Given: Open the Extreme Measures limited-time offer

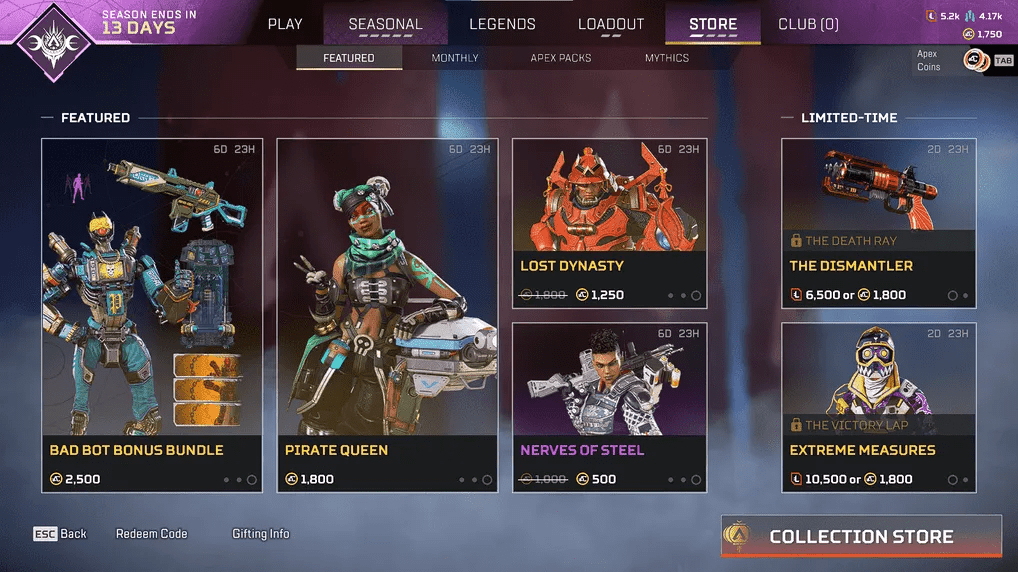Looking at the screenshot, I should click(x=878, y=407).
